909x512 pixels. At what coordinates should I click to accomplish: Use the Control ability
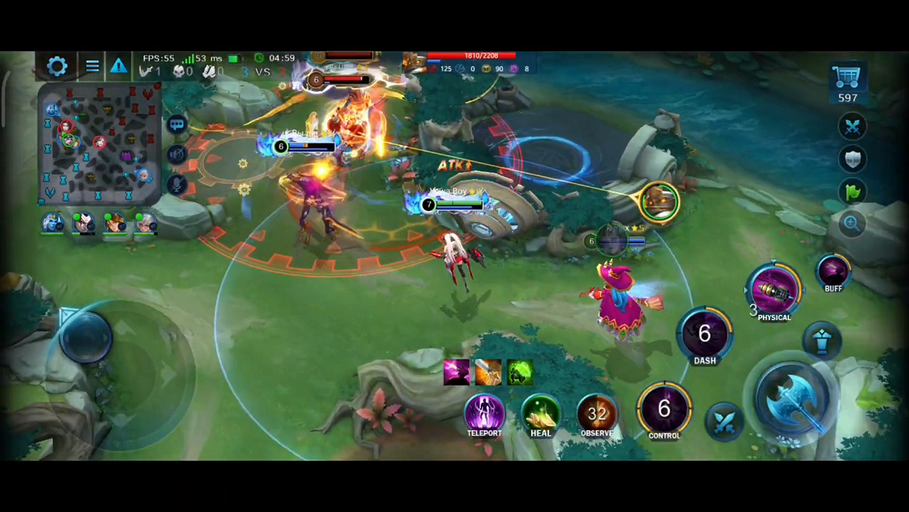(x=664, y=408)
